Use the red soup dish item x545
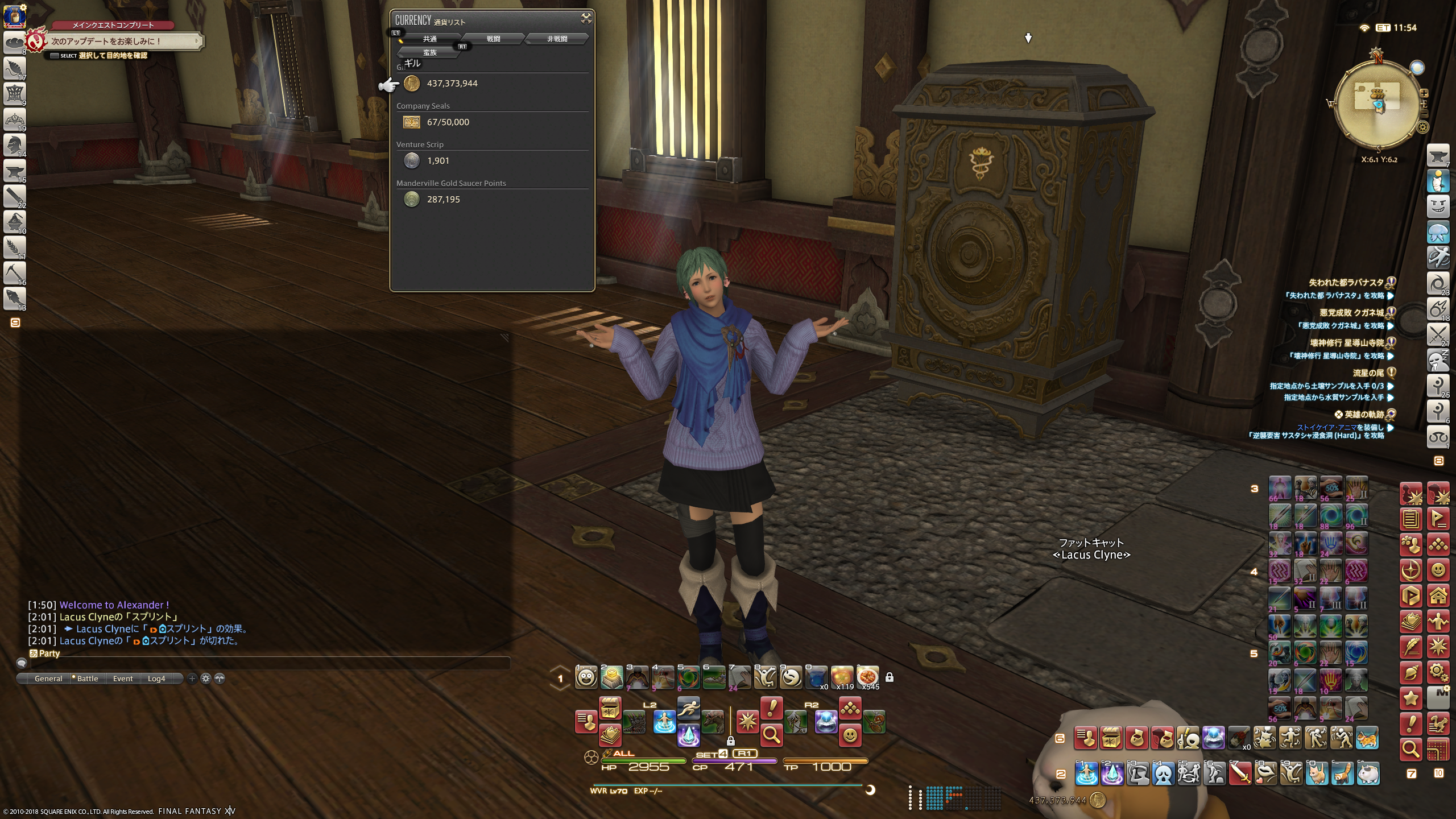 (x=867, y=677)
